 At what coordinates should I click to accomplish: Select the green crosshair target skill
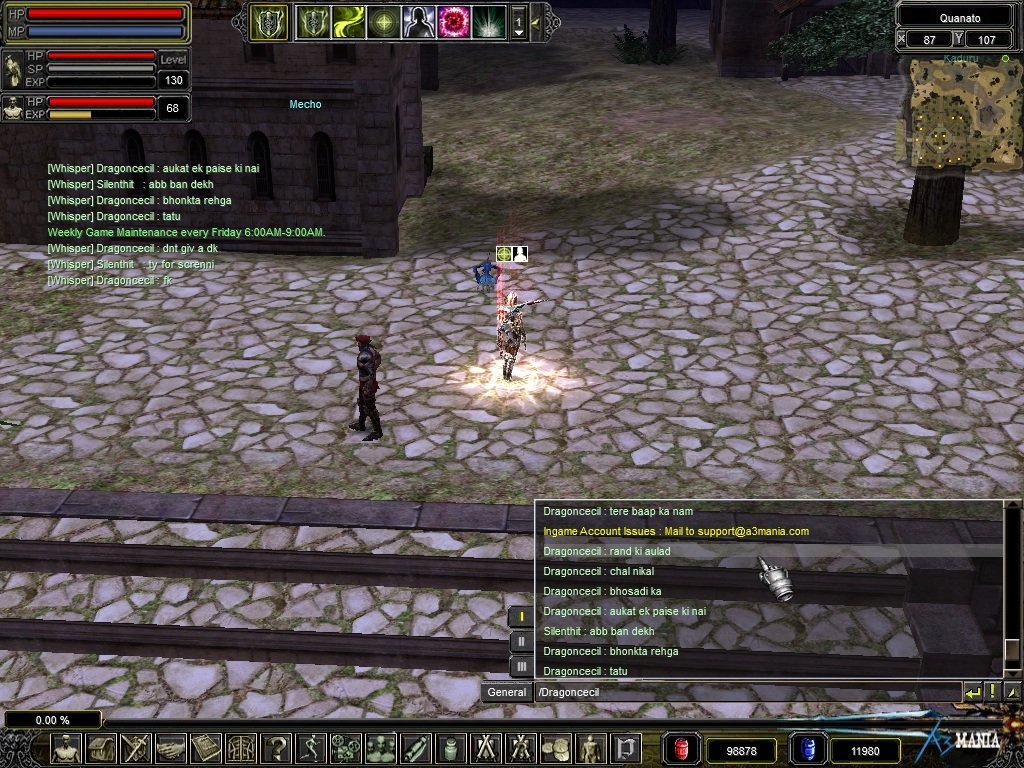pyautogui.click(x=383, y=21)
